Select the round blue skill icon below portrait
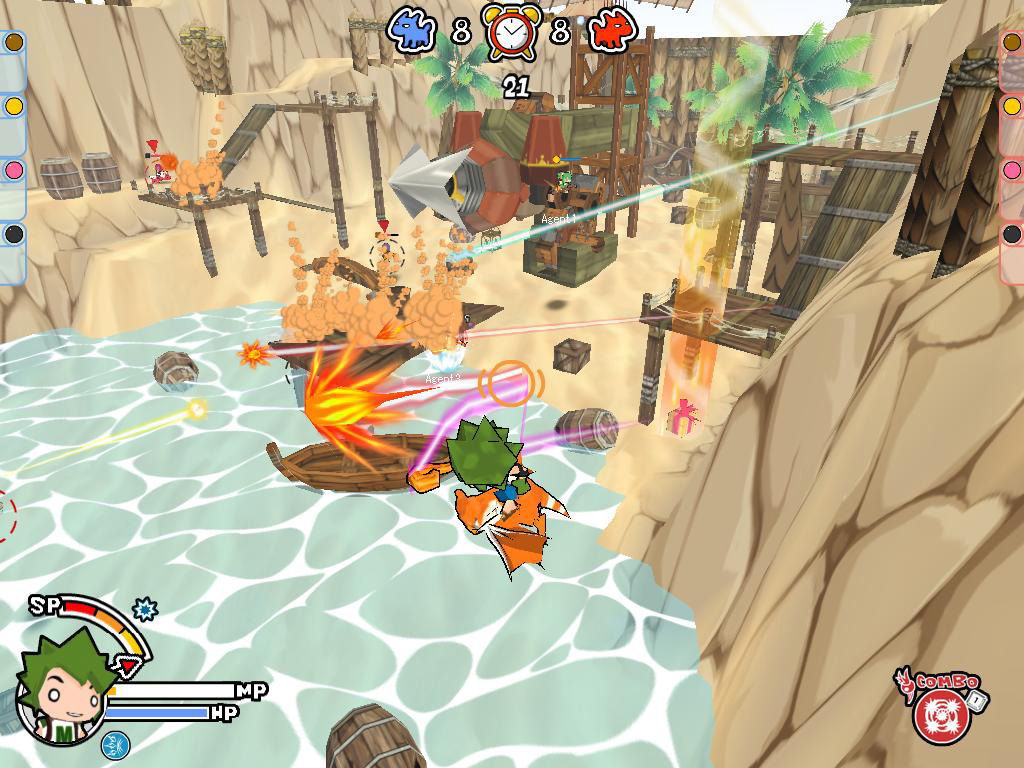The width and height of the screenshot is (1024, 768). click(115, 744)
